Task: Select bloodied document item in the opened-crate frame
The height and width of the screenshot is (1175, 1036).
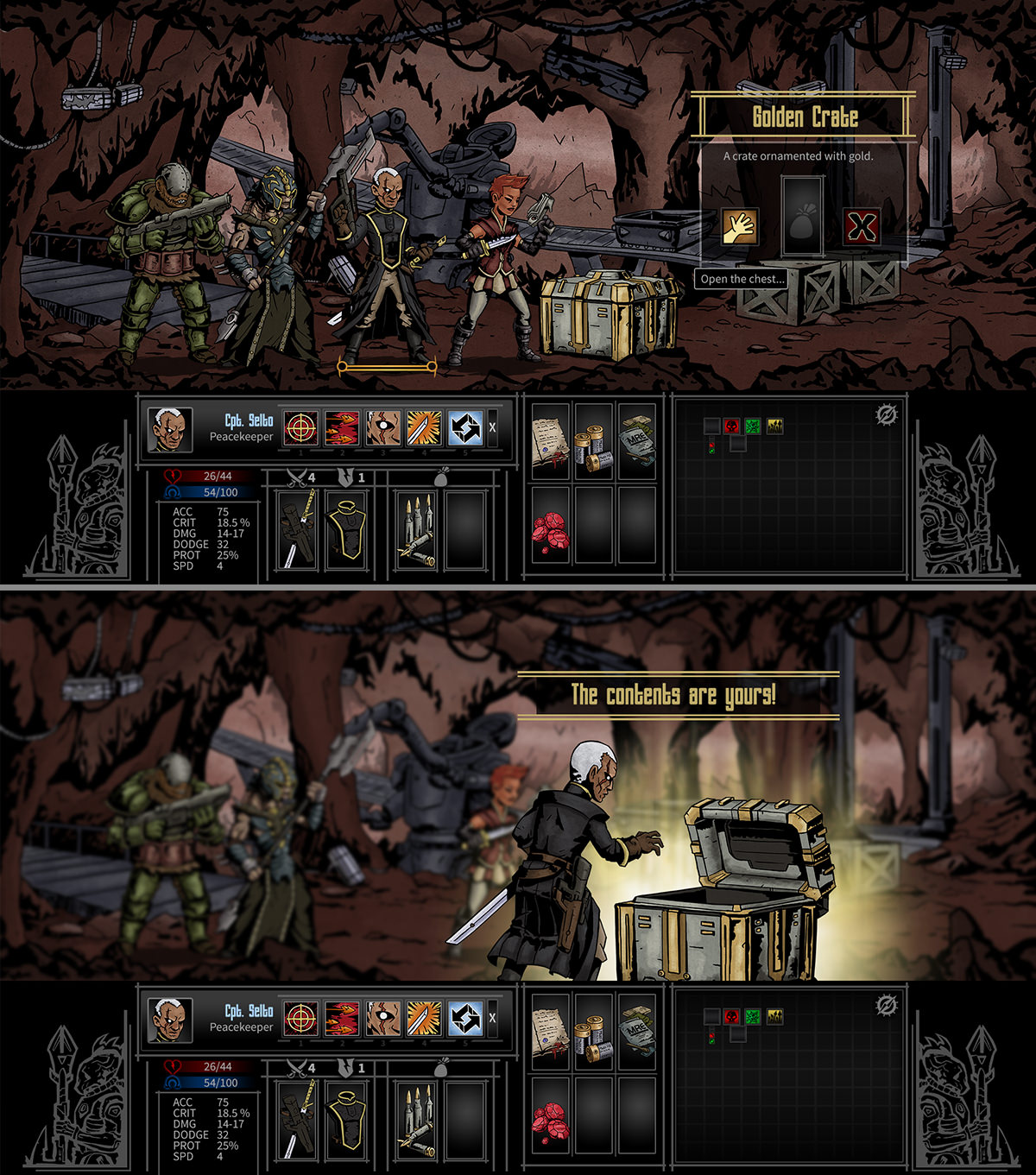Action: click(x=550, y=1030)
